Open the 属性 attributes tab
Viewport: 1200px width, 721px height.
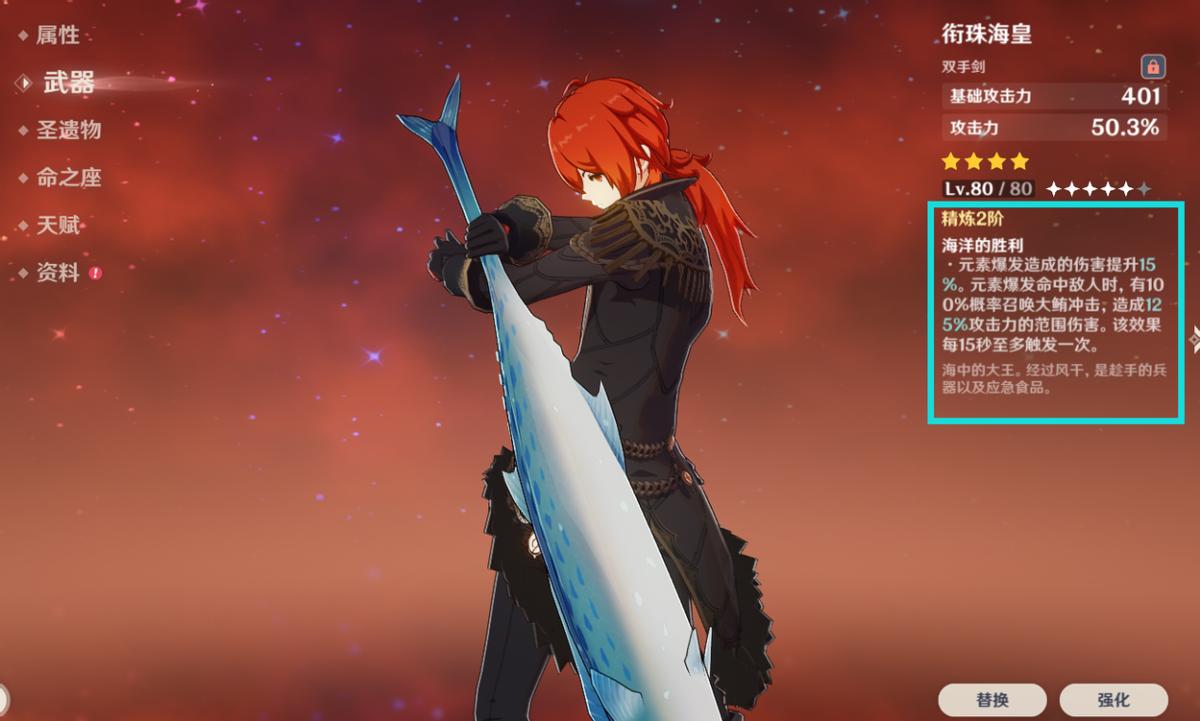57,36
